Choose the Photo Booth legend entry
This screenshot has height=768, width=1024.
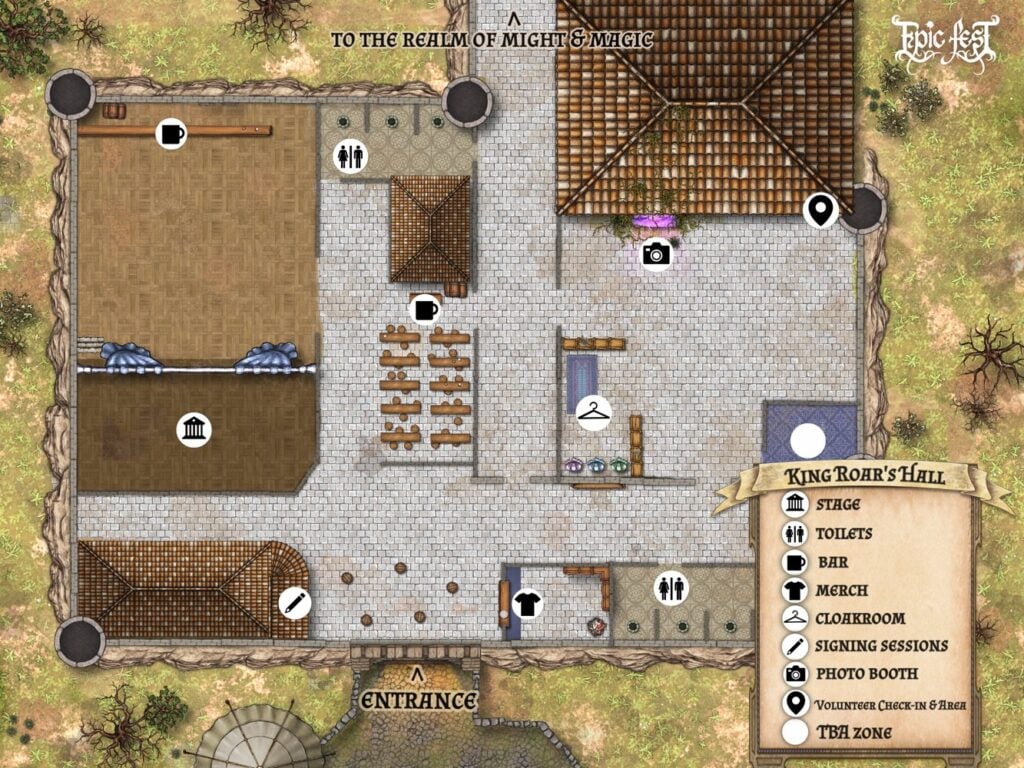pyautogui.click(x=866, y=674)
